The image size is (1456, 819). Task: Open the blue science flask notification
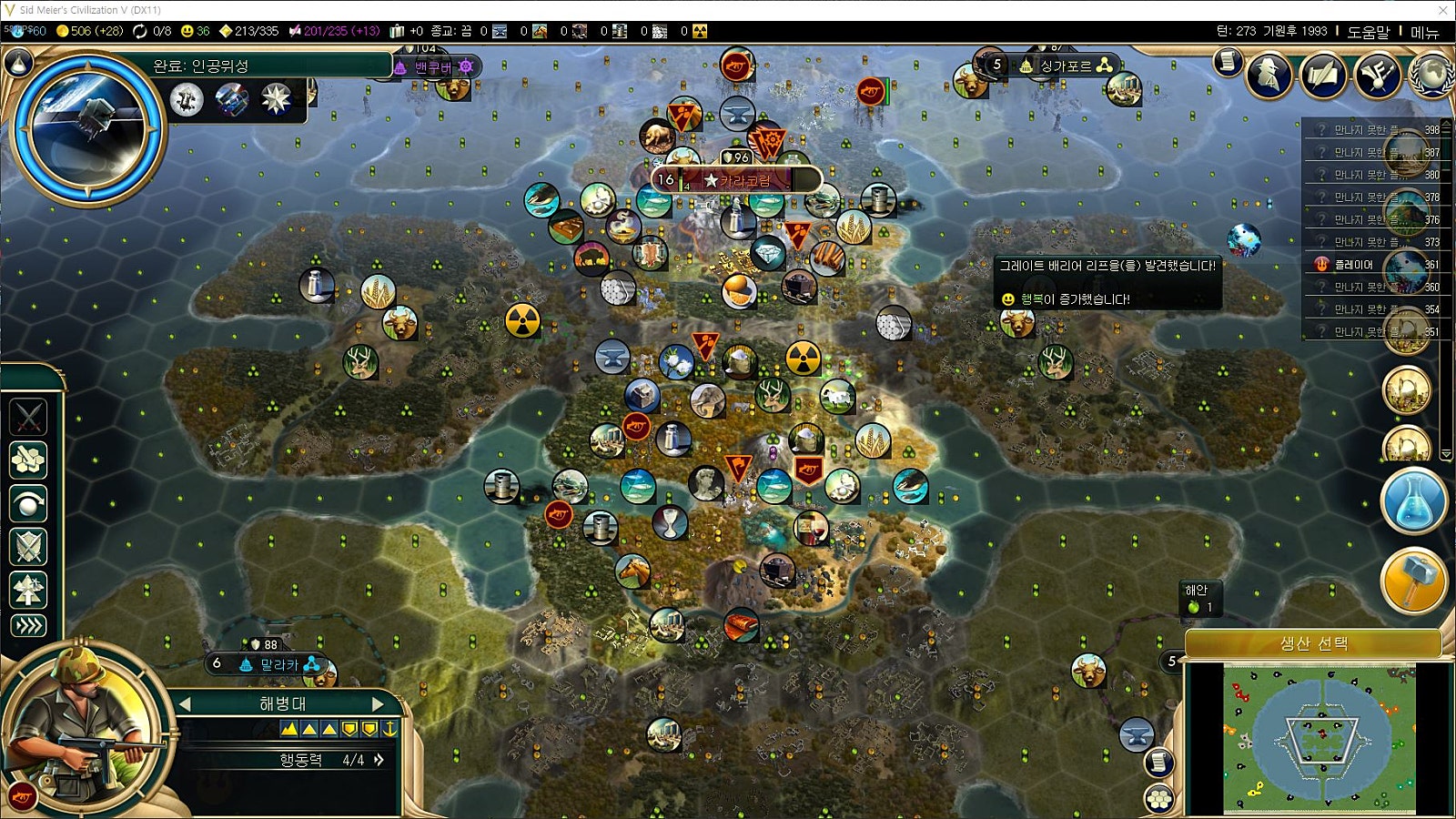point(1413,501)
